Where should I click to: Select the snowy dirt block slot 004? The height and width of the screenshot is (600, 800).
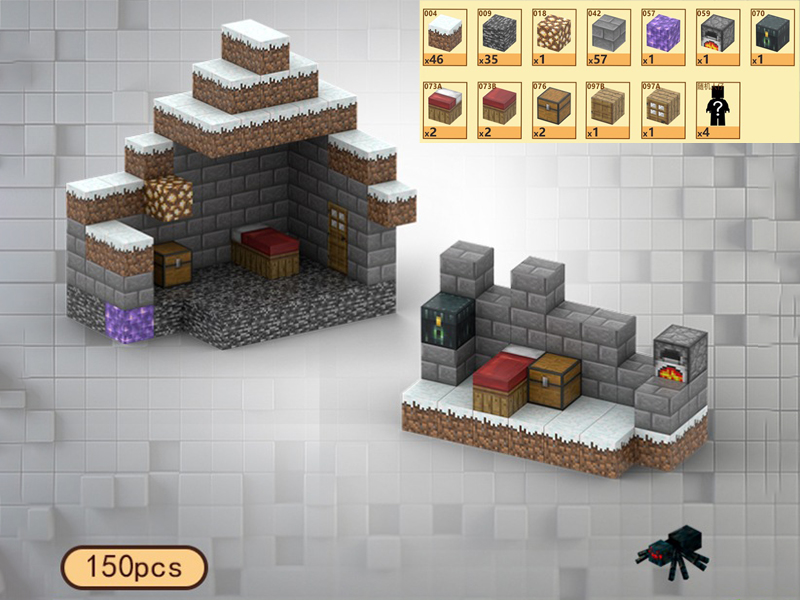(444, 35)
